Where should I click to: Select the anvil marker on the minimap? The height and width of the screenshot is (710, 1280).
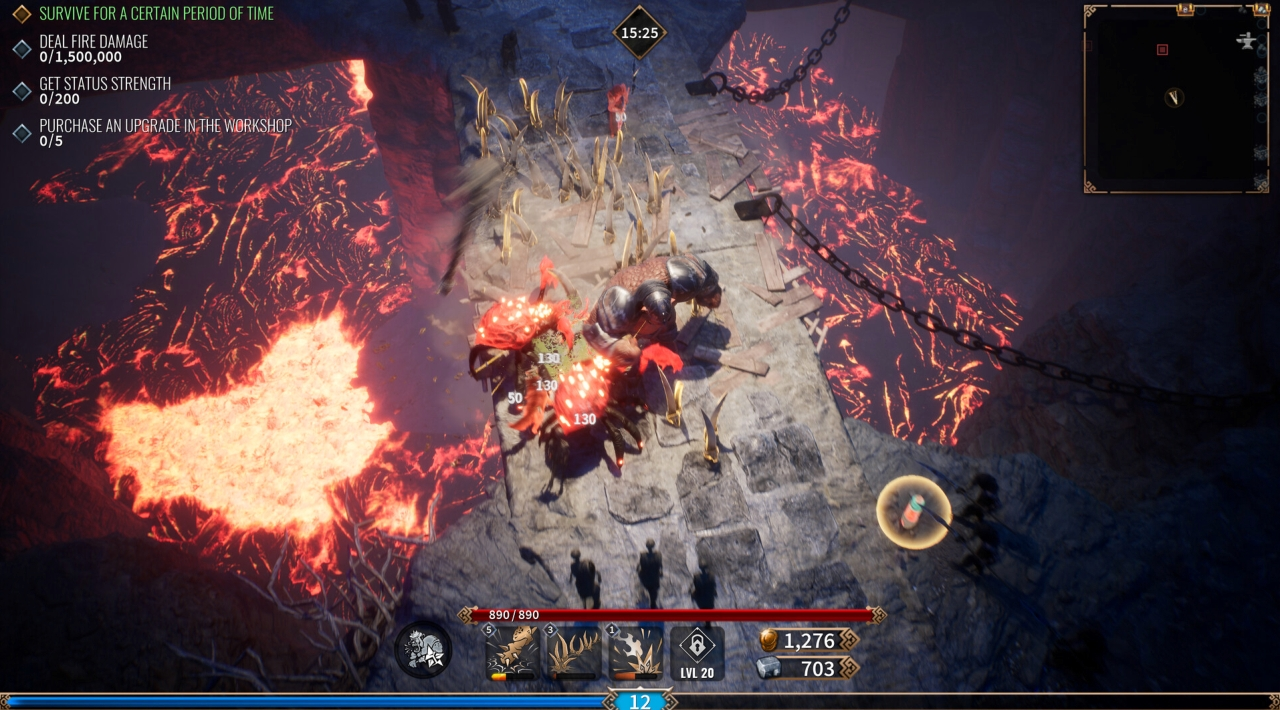(x=1246, y=41)
